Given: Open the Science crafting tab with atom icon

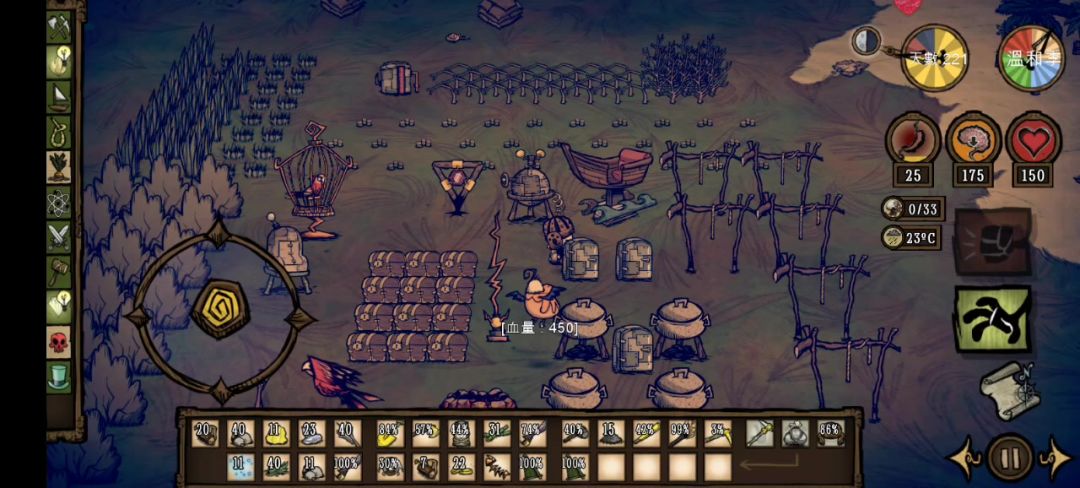Looking at the screenshot, I should tap(58, 201).
